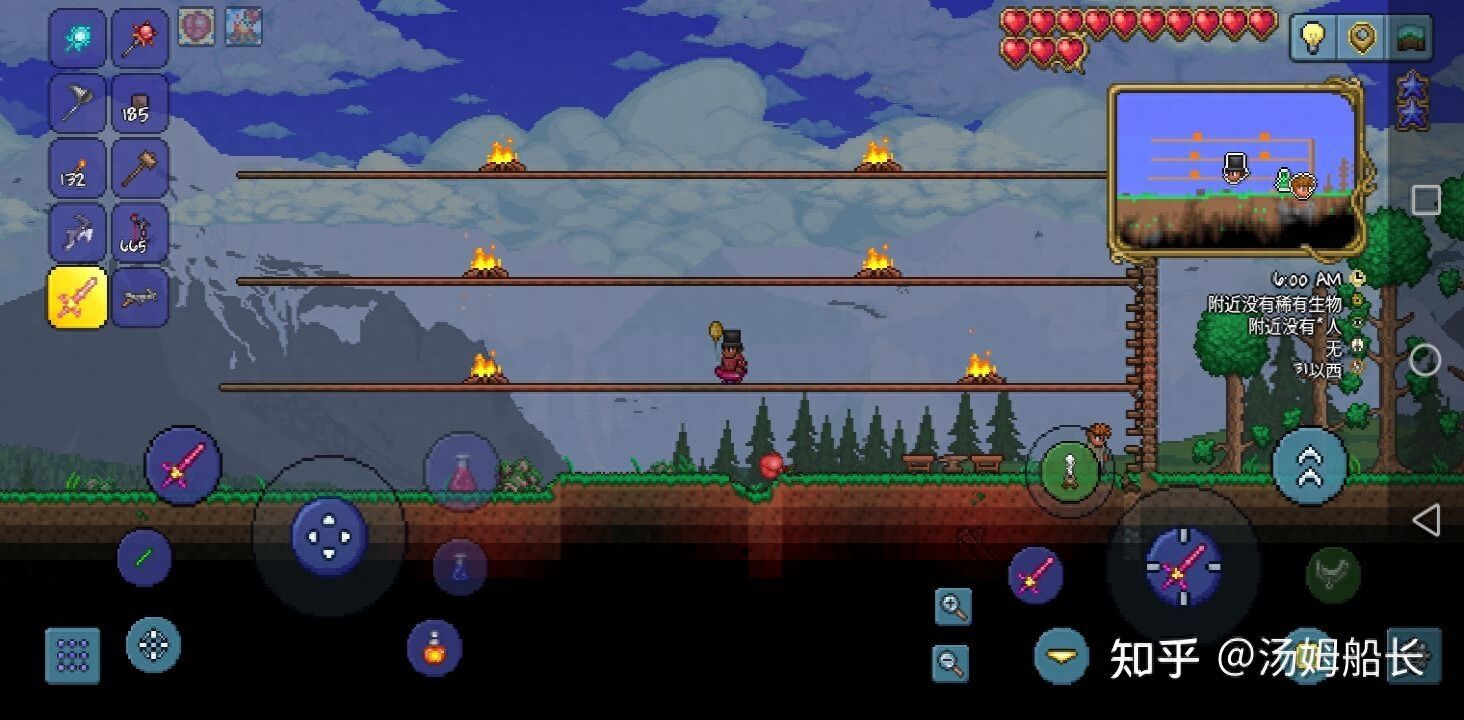Viewport: 1464px width, 720px height.
Task: Select the red gem staff slot
Action: pyautogui.click(x=139, y=39)
